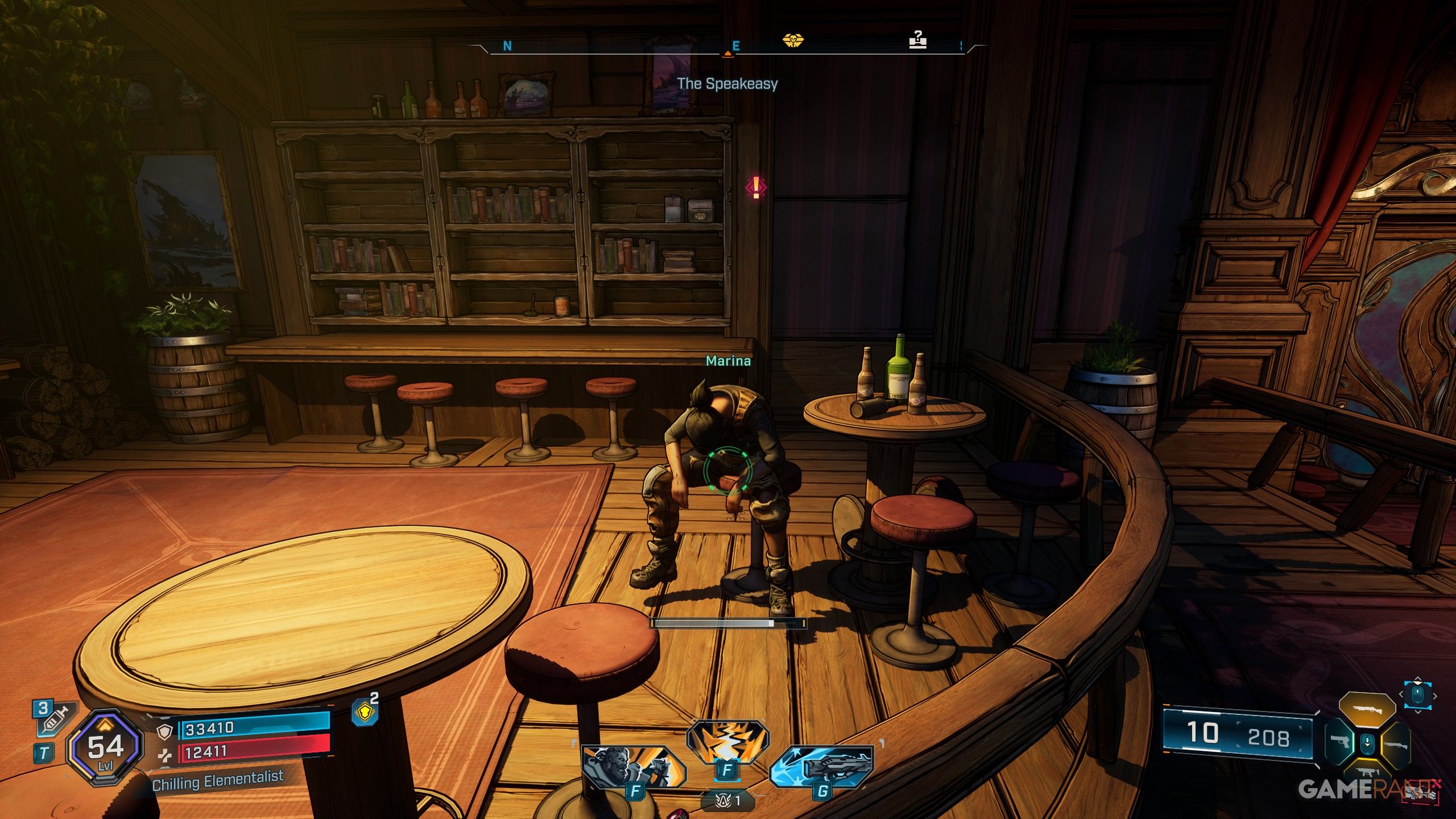Screen dimensions: 1456x819
Task: Open the level 54 character badge
Action: (x=105, y=747)
